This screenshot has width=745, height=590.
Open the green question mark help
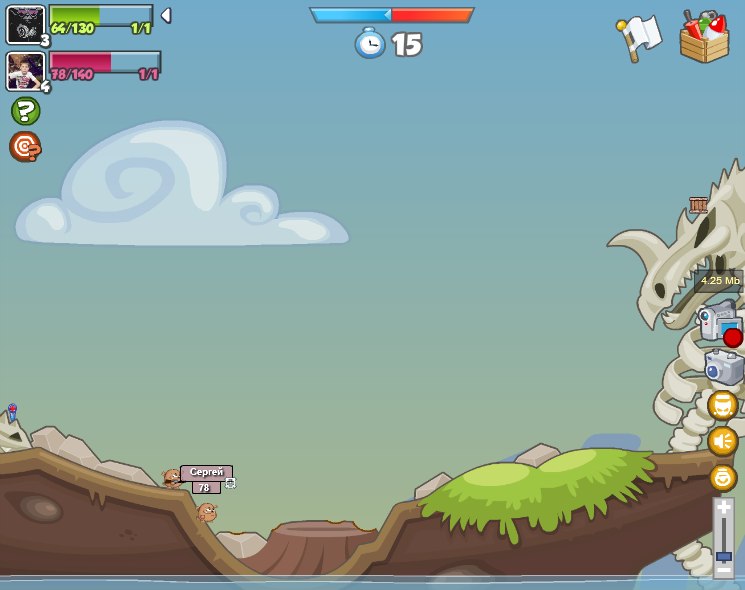coord(25,111)
